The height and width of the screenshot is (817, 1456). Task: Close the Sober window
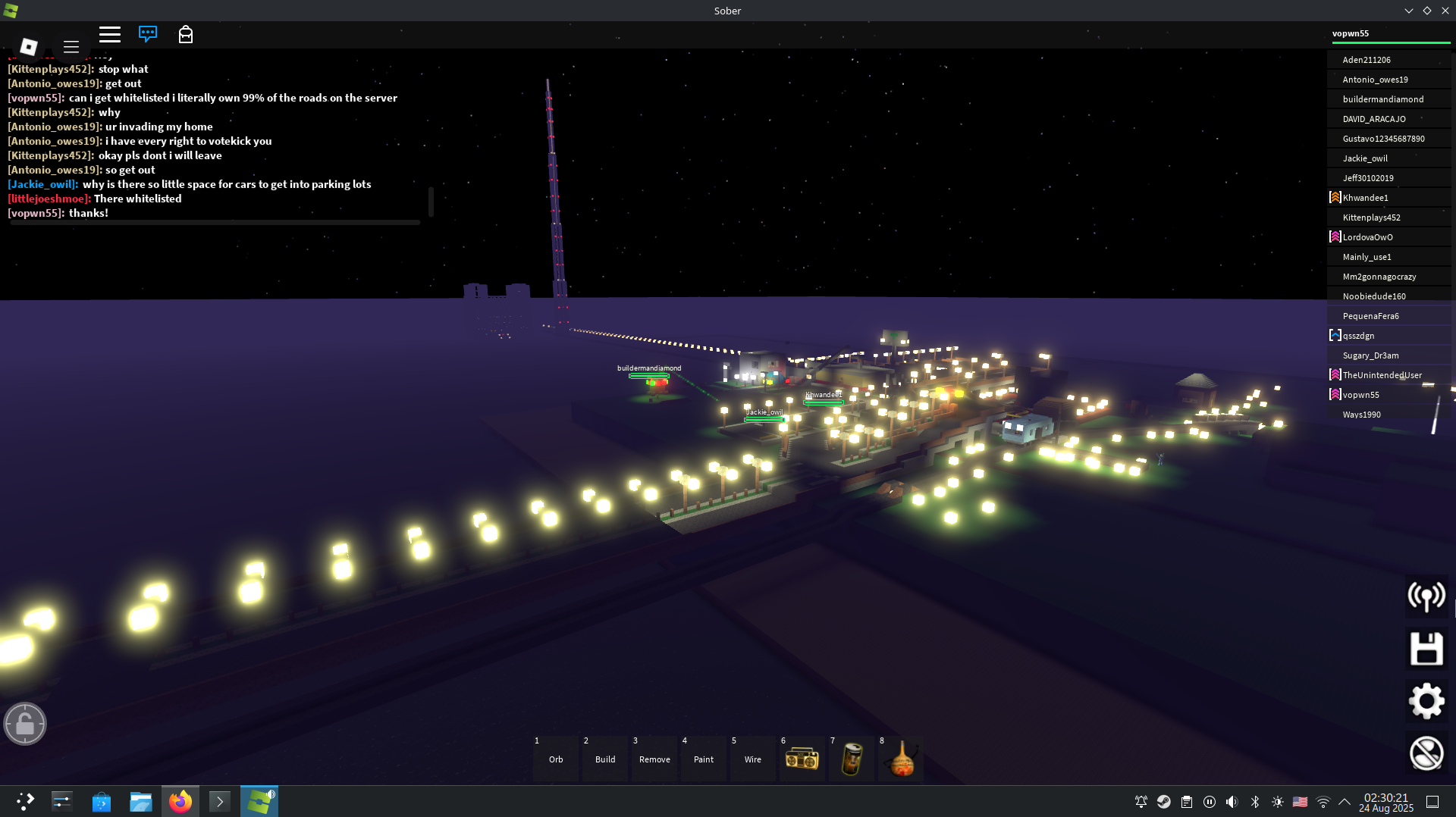click(1445, 11)
